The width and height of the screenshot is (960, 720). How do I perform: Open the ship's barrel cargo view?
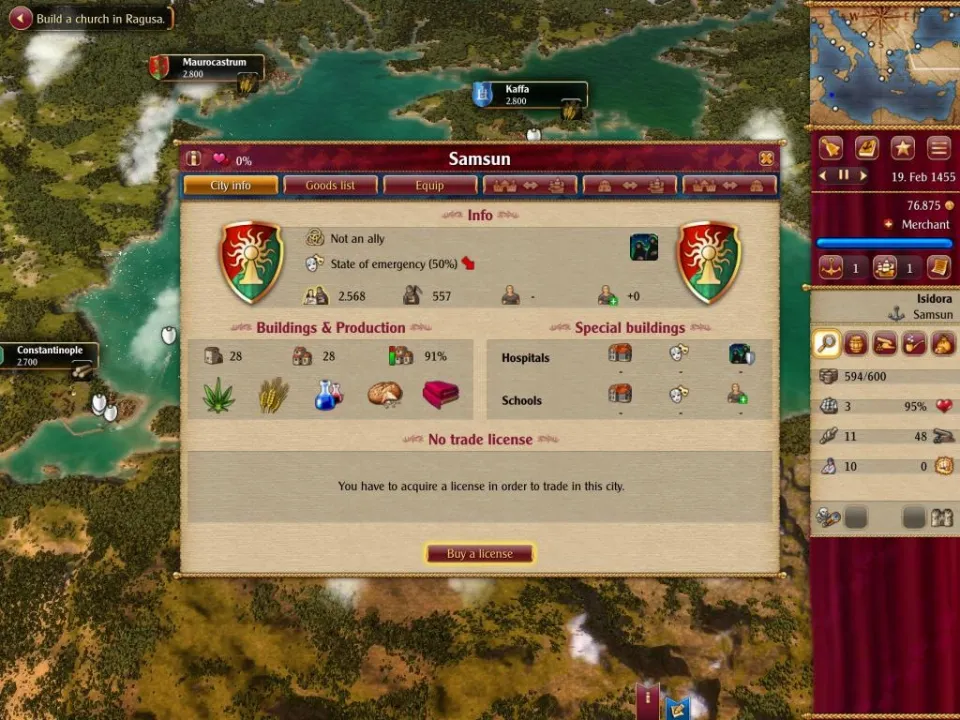pos(856,344)
